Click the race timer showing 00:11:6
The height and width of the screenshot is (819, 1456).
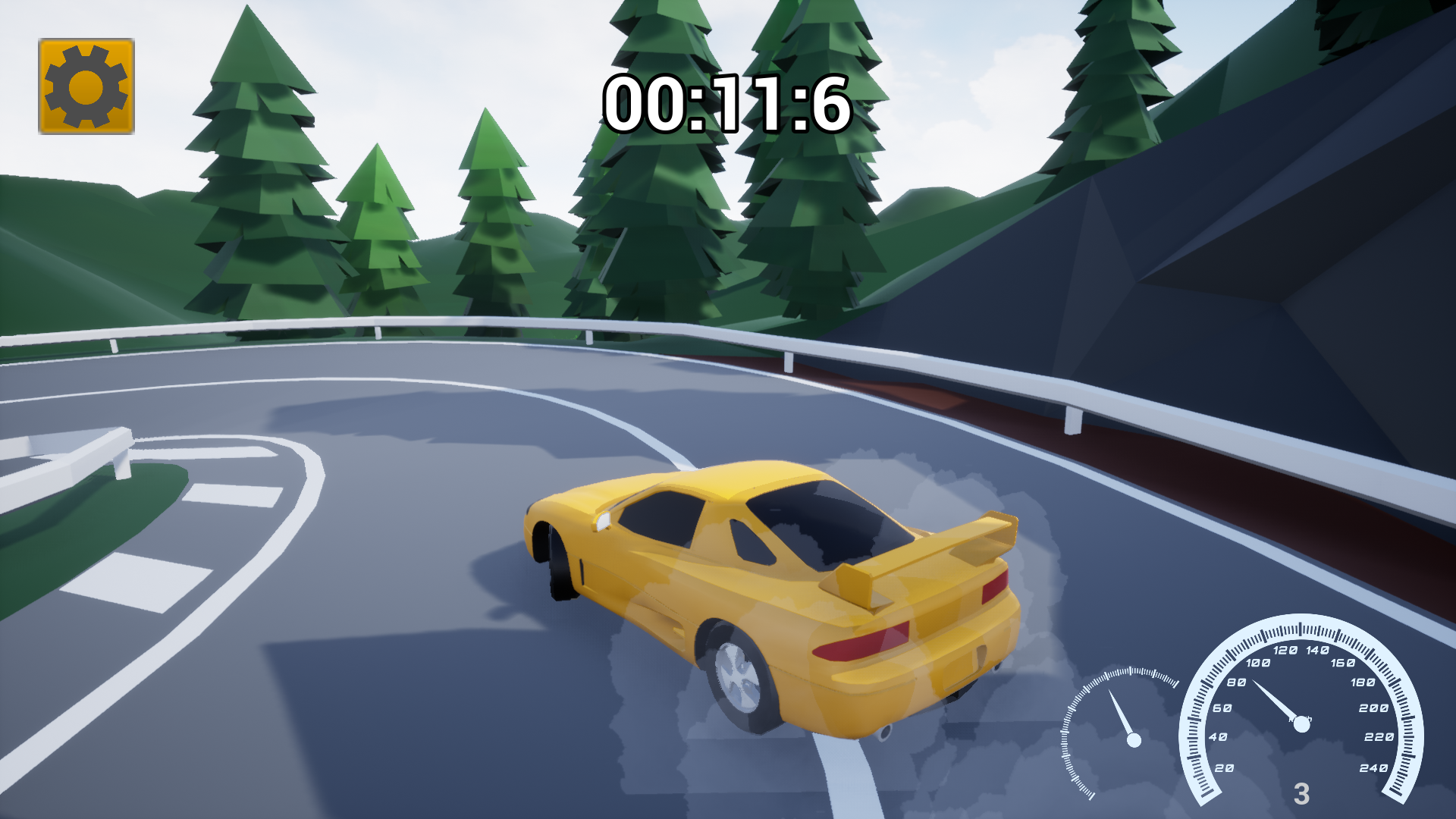click(x=726, y=102)
